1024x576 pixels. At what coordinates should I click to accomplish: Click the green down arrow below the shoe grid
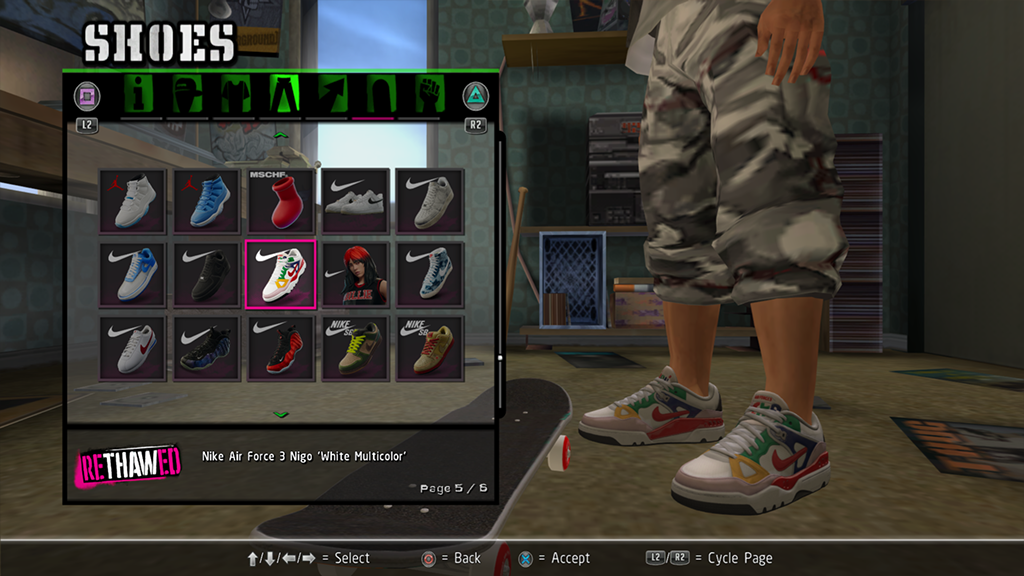pyautogui.click(x=281, y=413)
